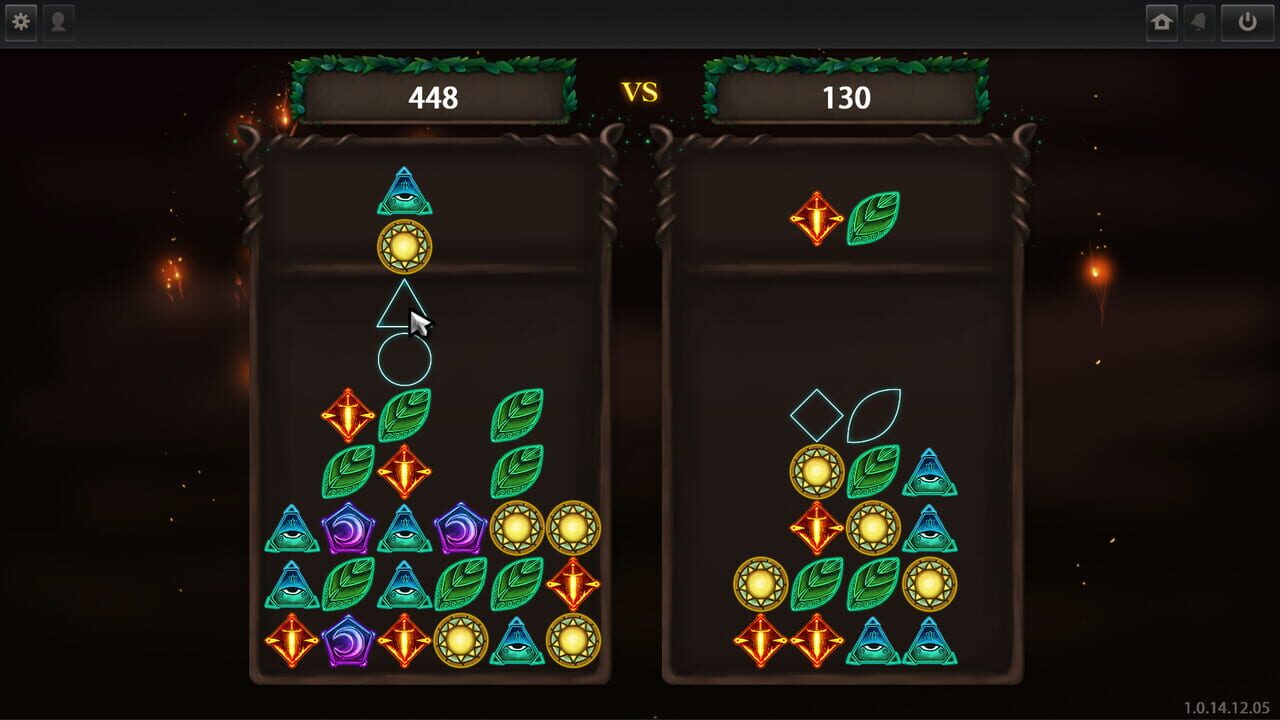Click the player profile icon
1280x720 pixels.
[x=59, y=21]
